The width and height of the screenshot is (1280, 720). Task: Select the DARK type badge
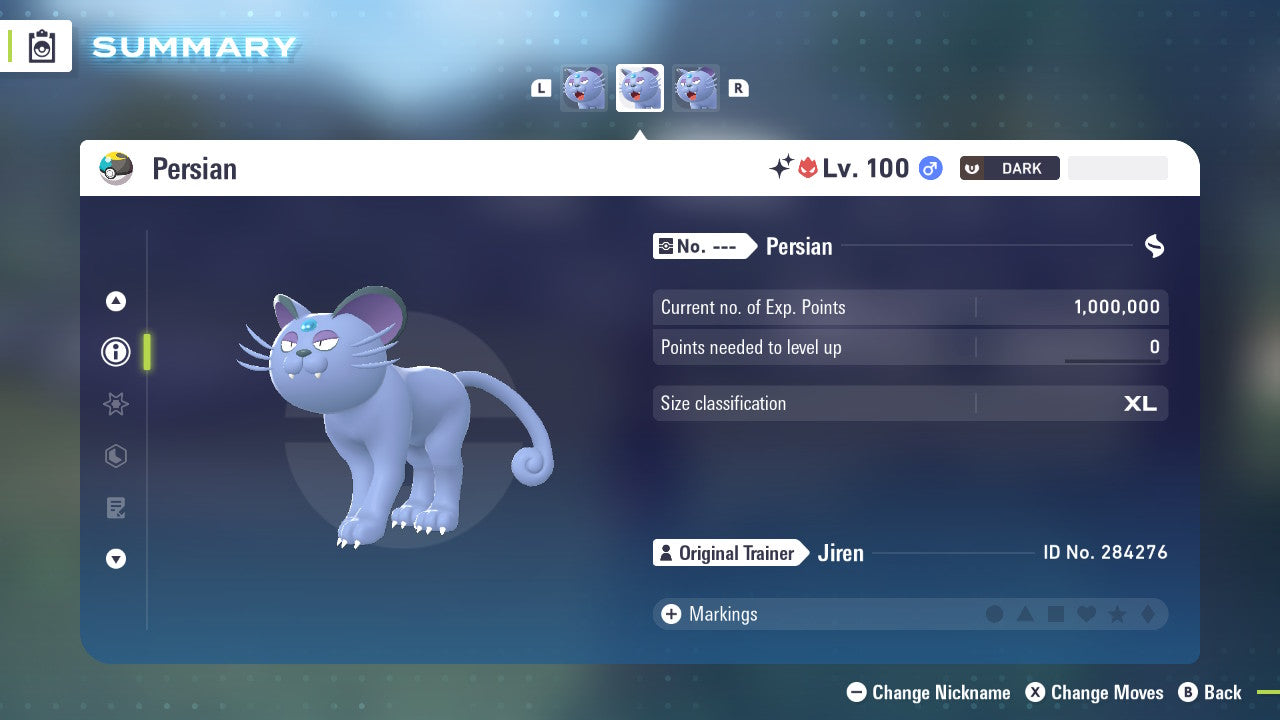(1009, 168)
